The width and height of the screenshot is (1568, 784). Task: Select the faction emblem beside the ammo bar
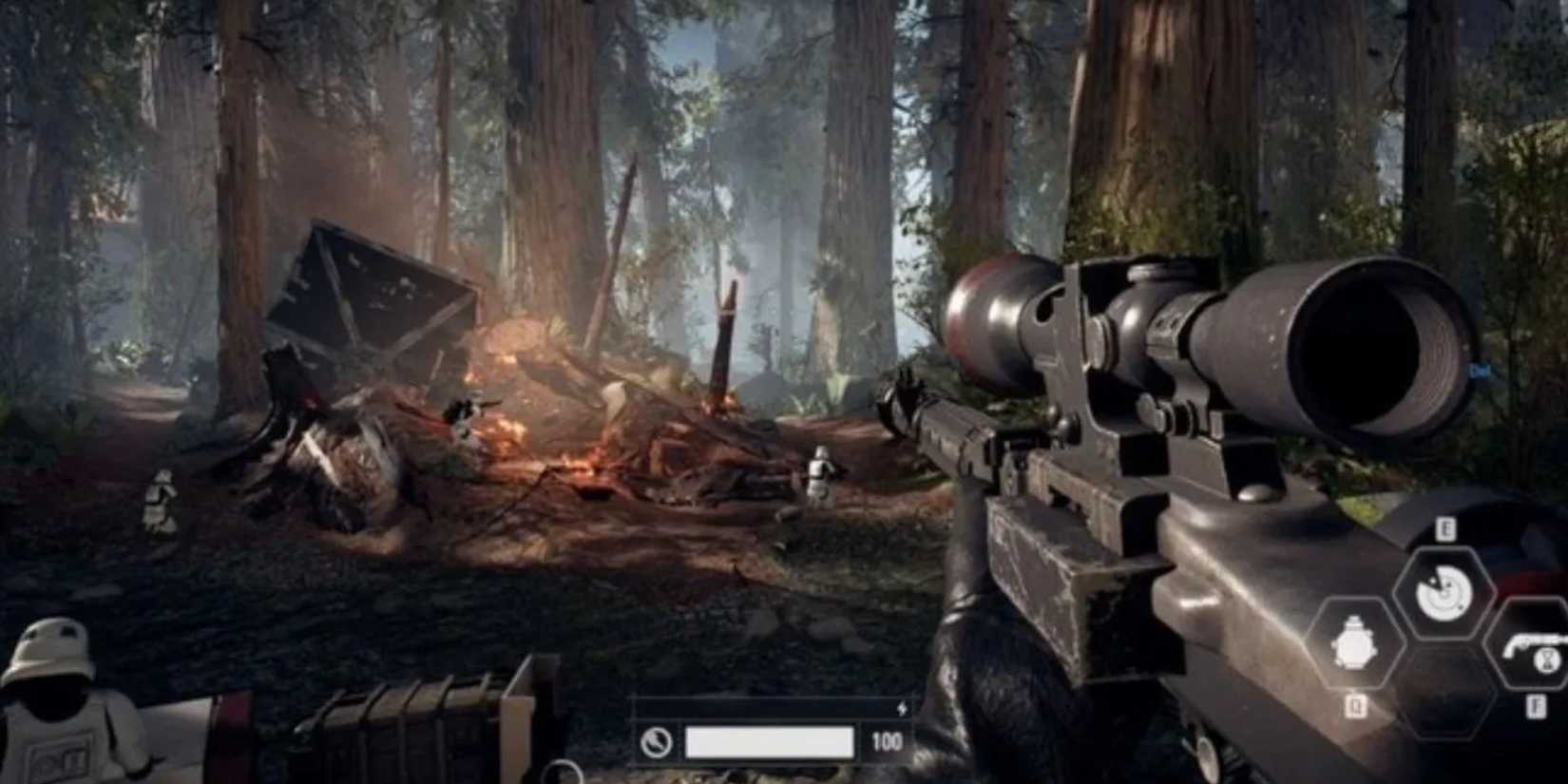tap(657, 741)
